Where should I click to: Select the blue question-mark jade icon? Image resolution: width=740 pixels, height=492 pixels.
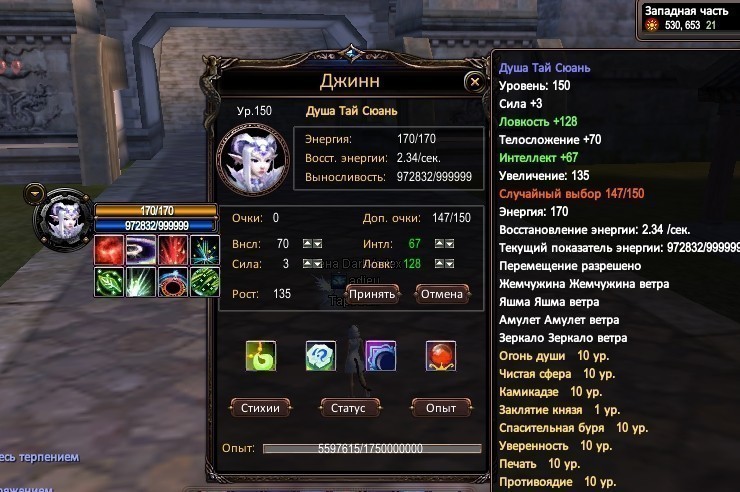click(320, 355)
